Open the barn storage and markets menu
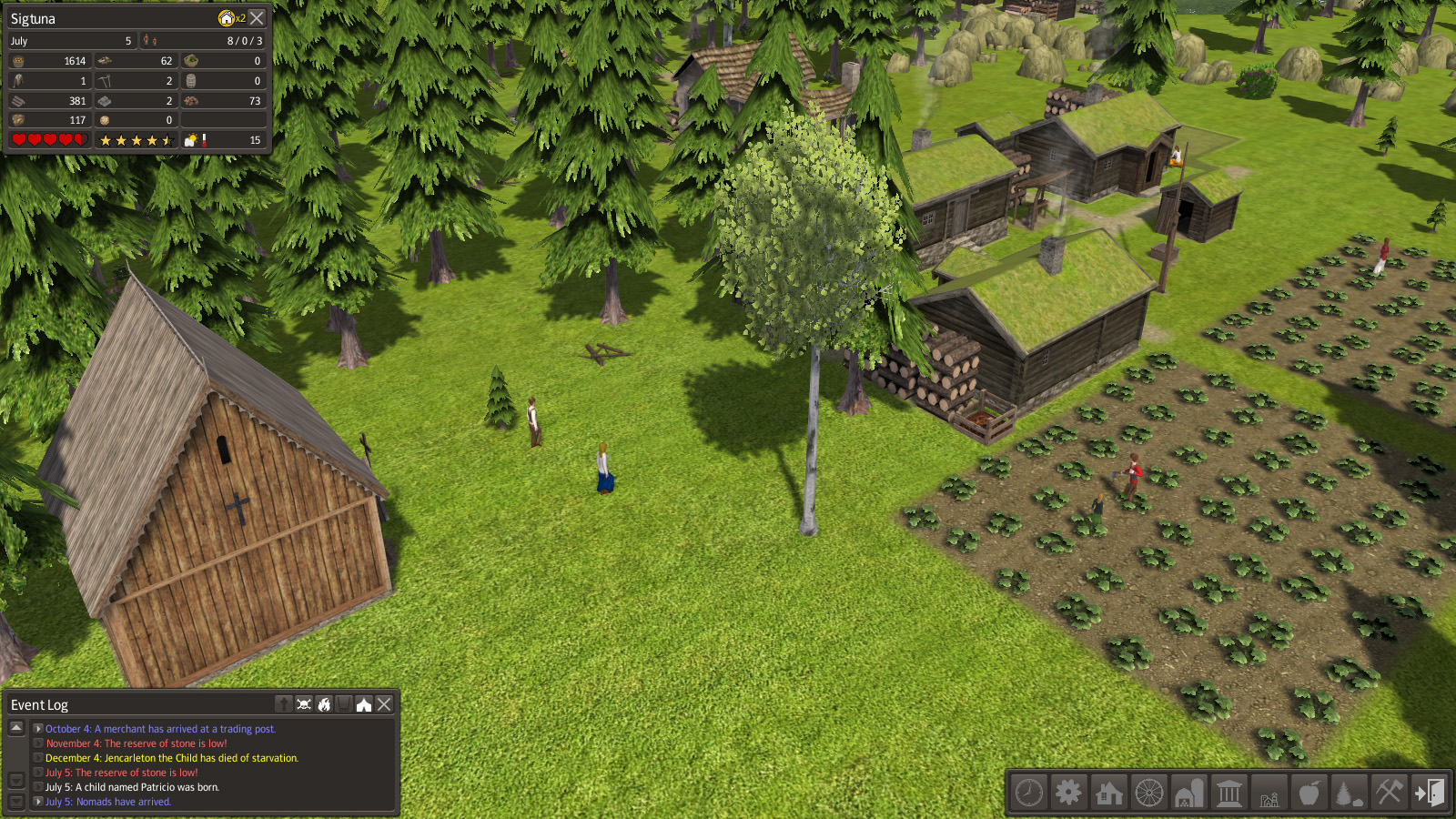The height and width of the screenshot is (819, 1456). pos(1188,793)
